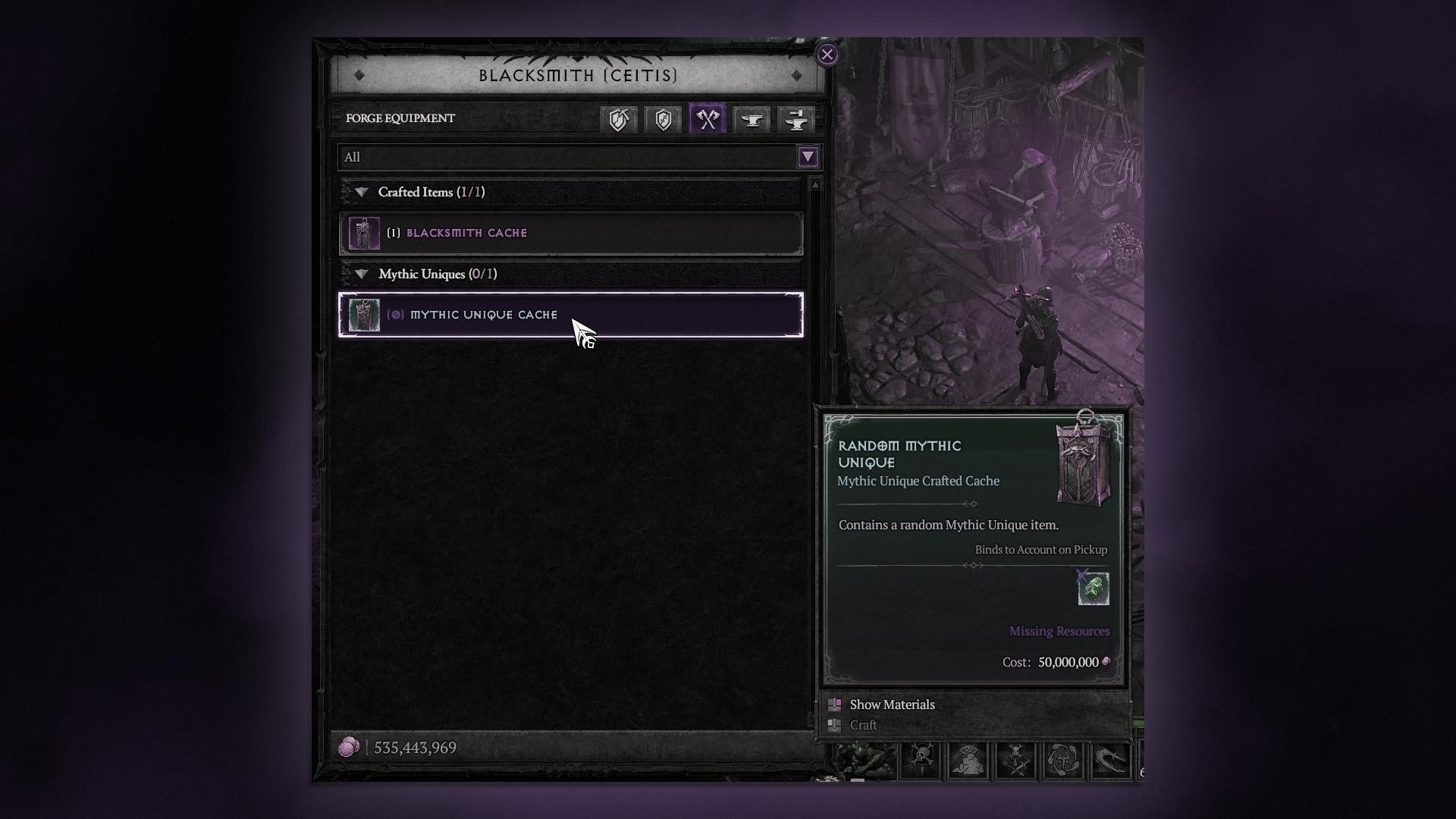Use the skull with crossed arrows skill
The height and width of the screenshot is (819, 1456).
(x=1015, y=760)
